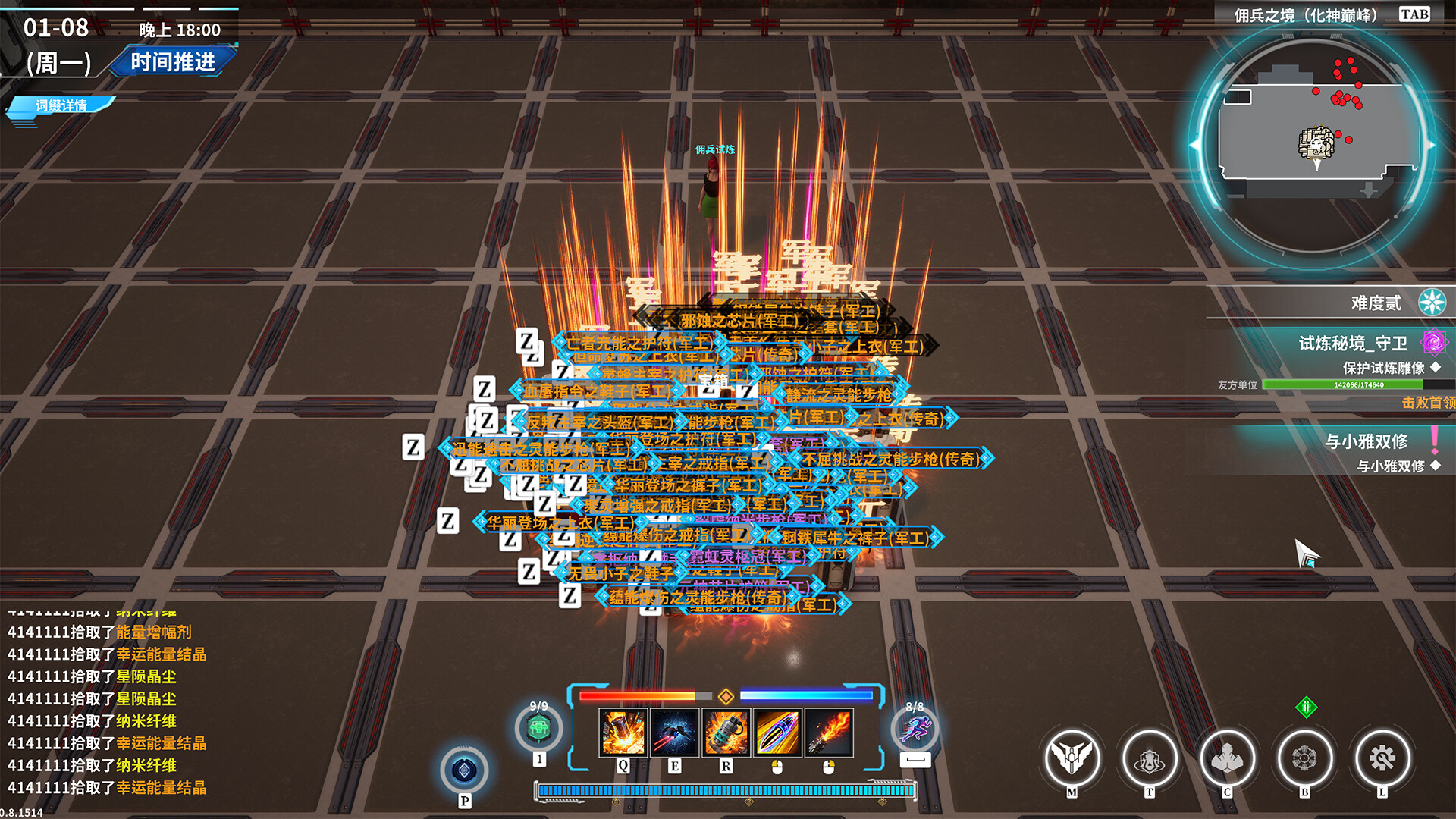Use the laser drone skill icon

coord(674,733)
